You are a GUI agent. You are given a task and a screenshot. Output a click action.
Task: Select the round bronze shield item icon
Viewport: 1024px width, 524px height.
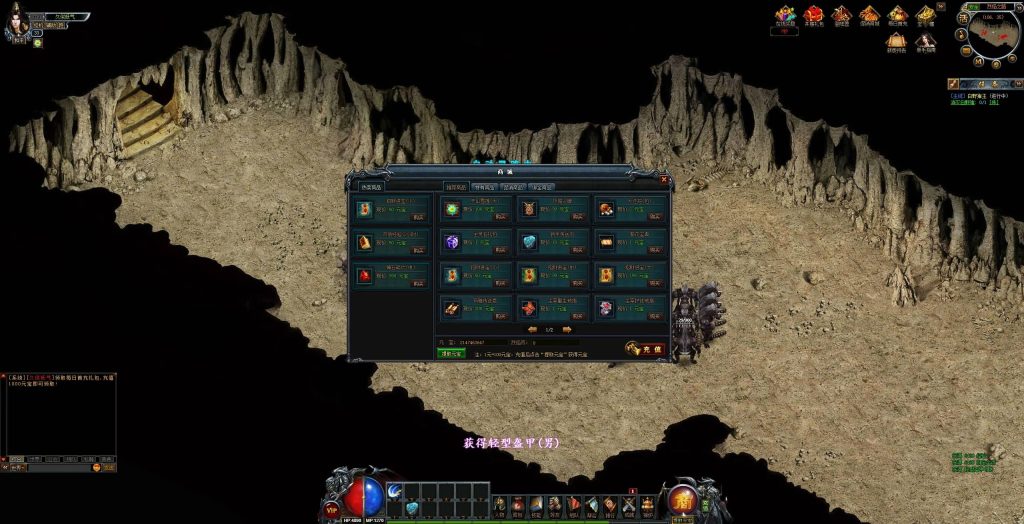530,210
